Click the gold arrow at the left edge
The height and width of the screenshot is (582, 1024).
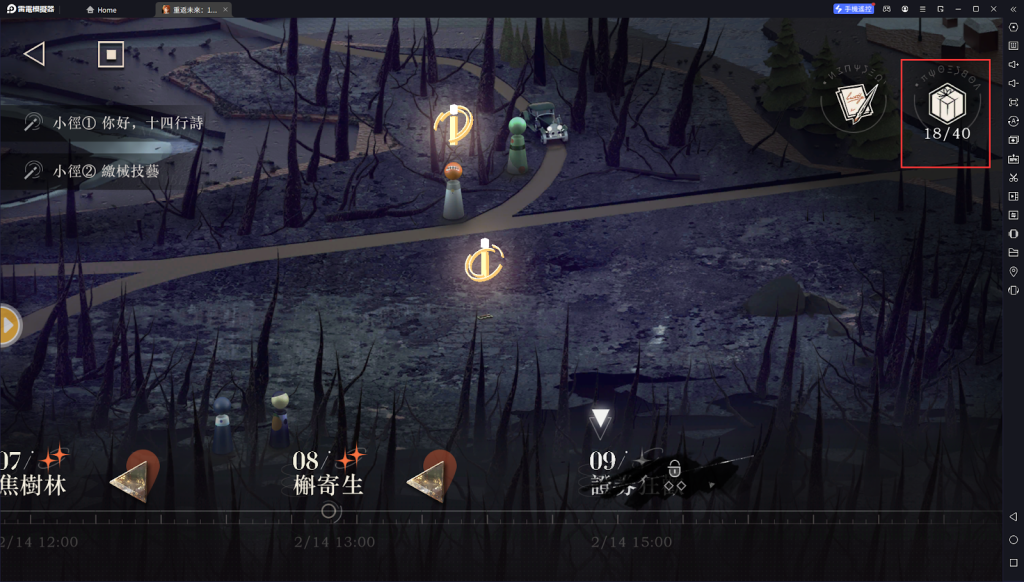click(9, 325)
